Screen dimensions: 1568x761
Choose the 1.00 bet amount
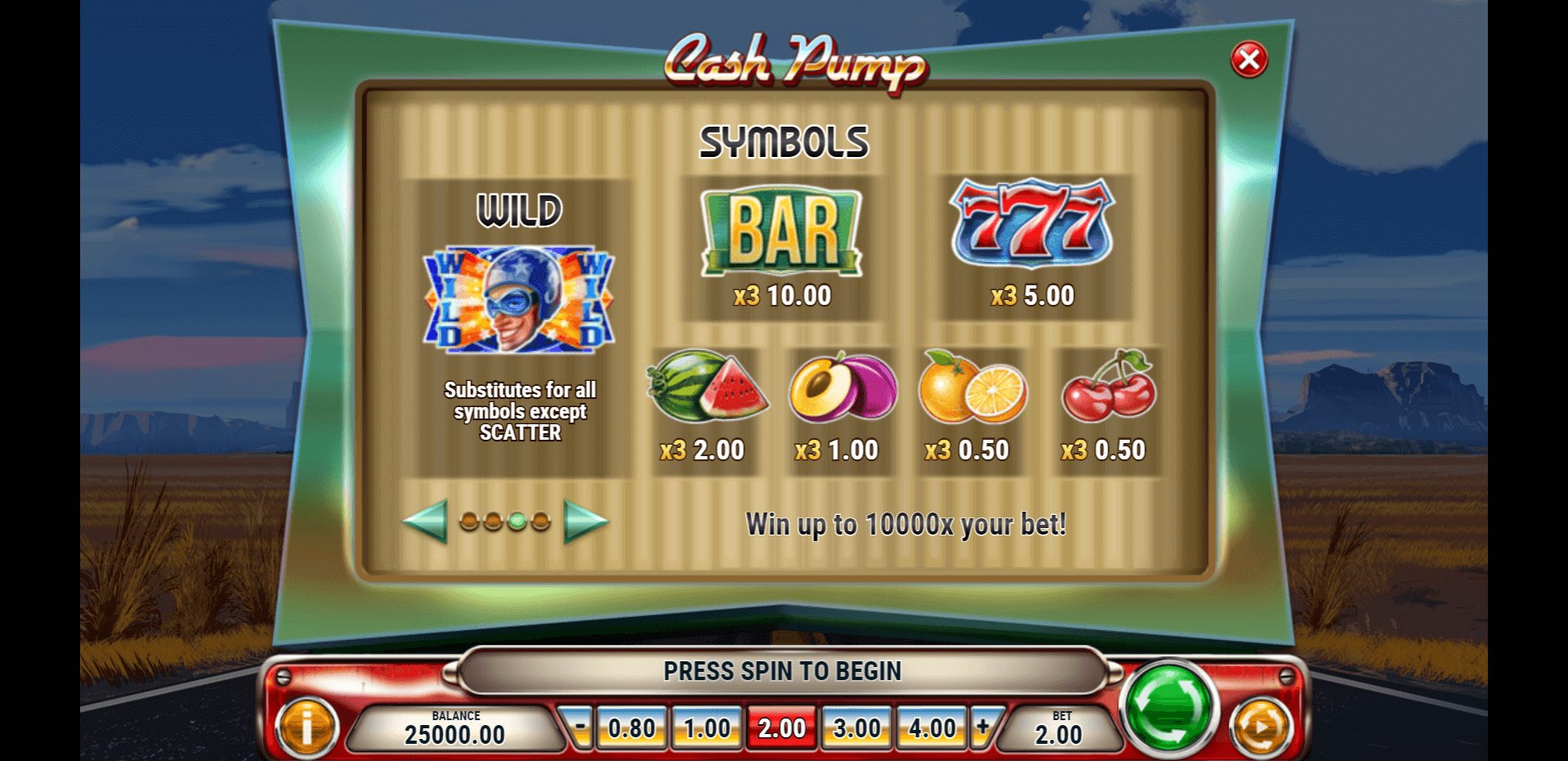[707, 727]
